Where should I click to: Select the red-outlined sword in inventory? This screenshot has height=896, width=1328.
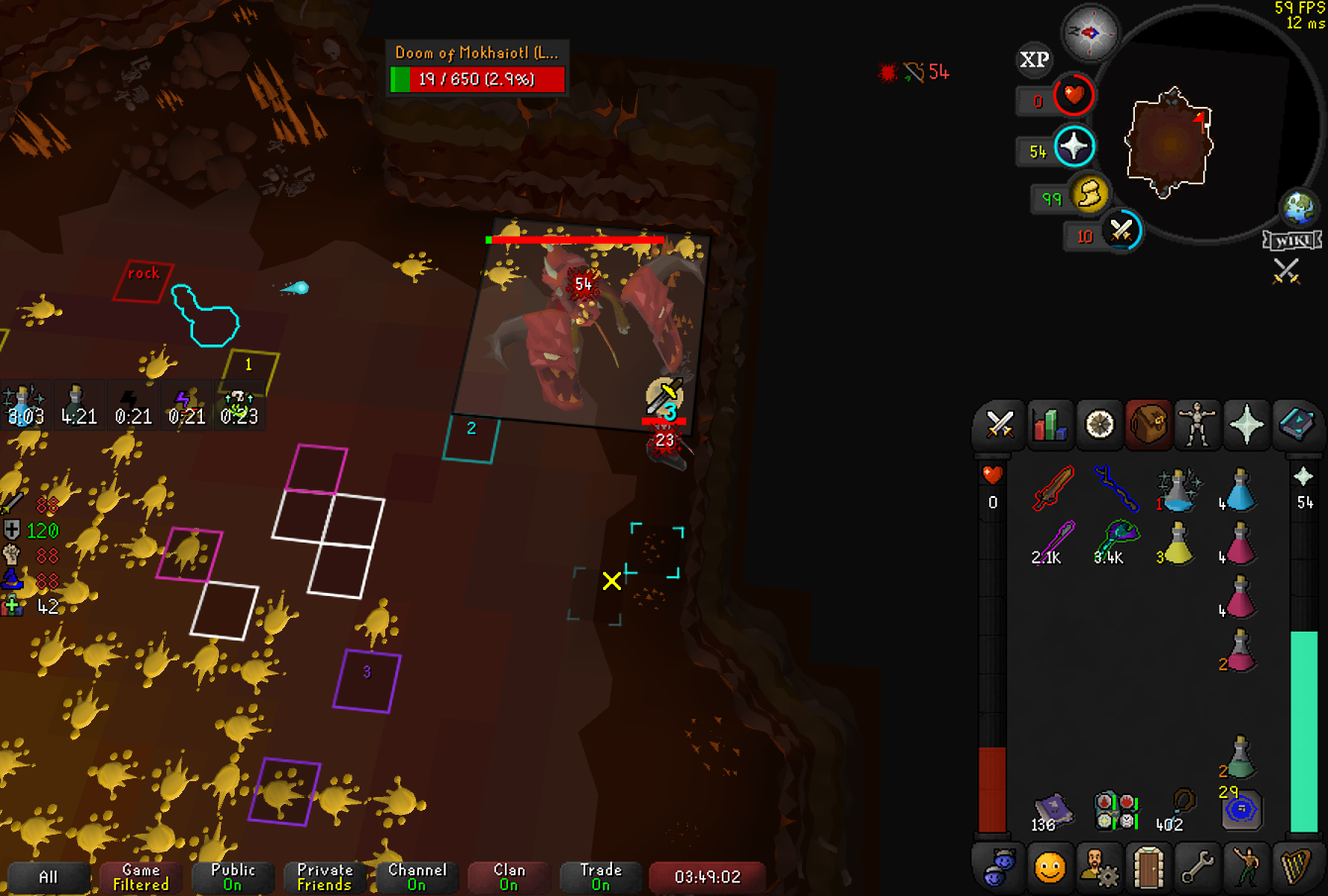pos(1053,488)
